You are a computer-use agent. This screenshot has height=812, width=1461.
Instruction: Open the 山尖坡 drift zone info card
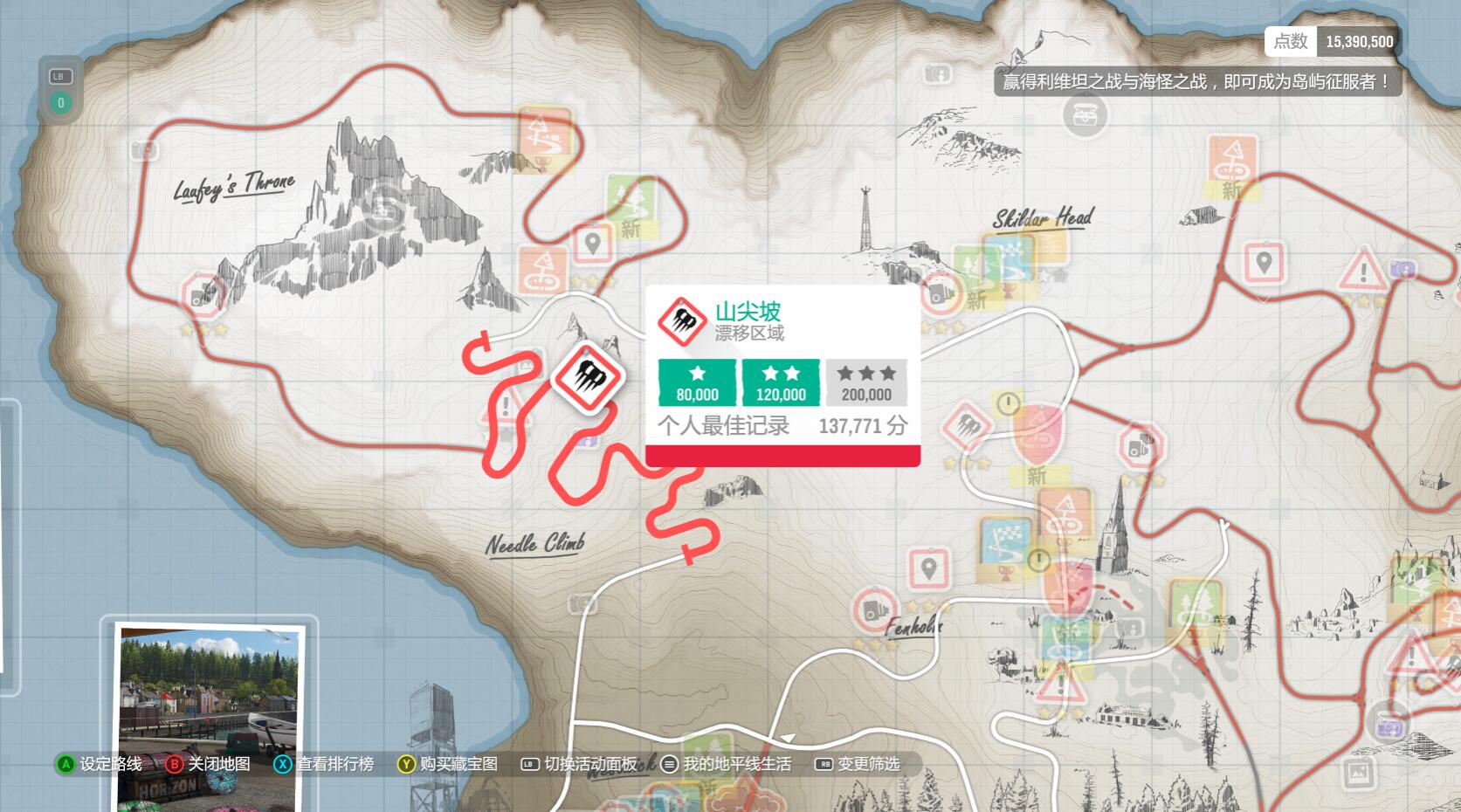[782, 374]
